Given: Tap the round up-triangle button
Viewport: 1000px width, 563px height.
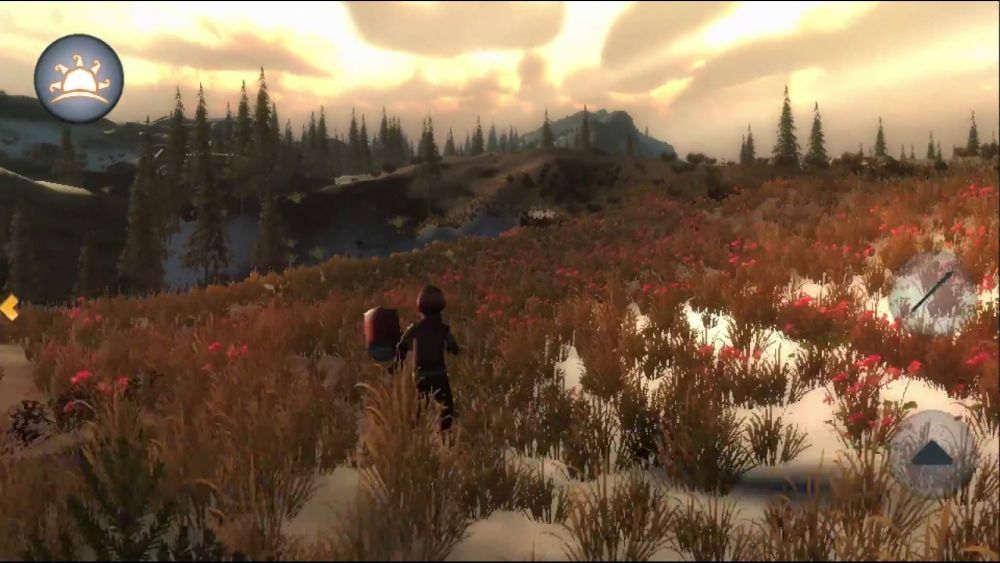Looking at the screenshot, I should click(x=932, y=453).
